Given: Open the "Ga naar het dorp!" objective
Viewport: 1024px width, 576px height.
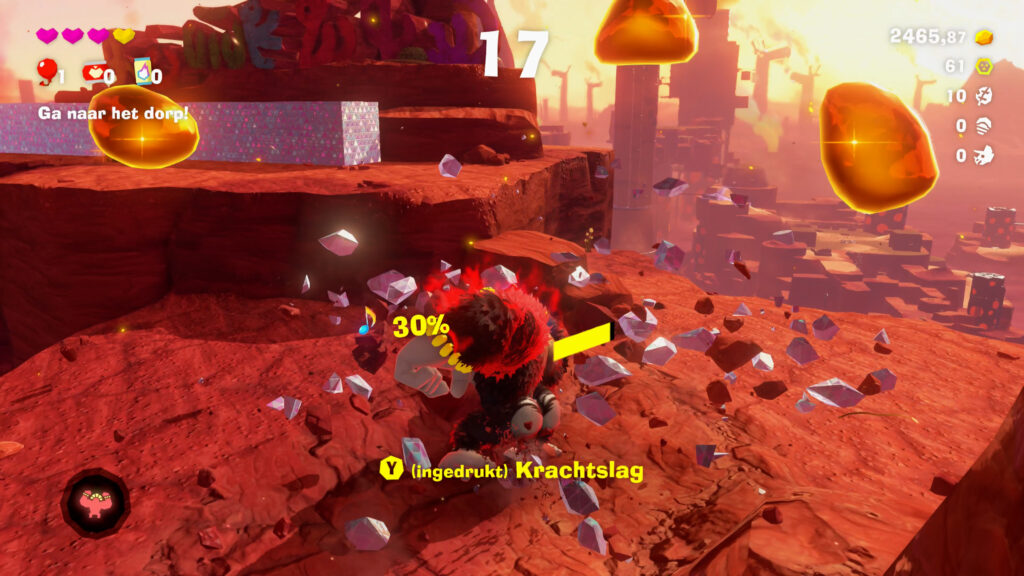Looking at the screenshot, I should tap(113, 113).
